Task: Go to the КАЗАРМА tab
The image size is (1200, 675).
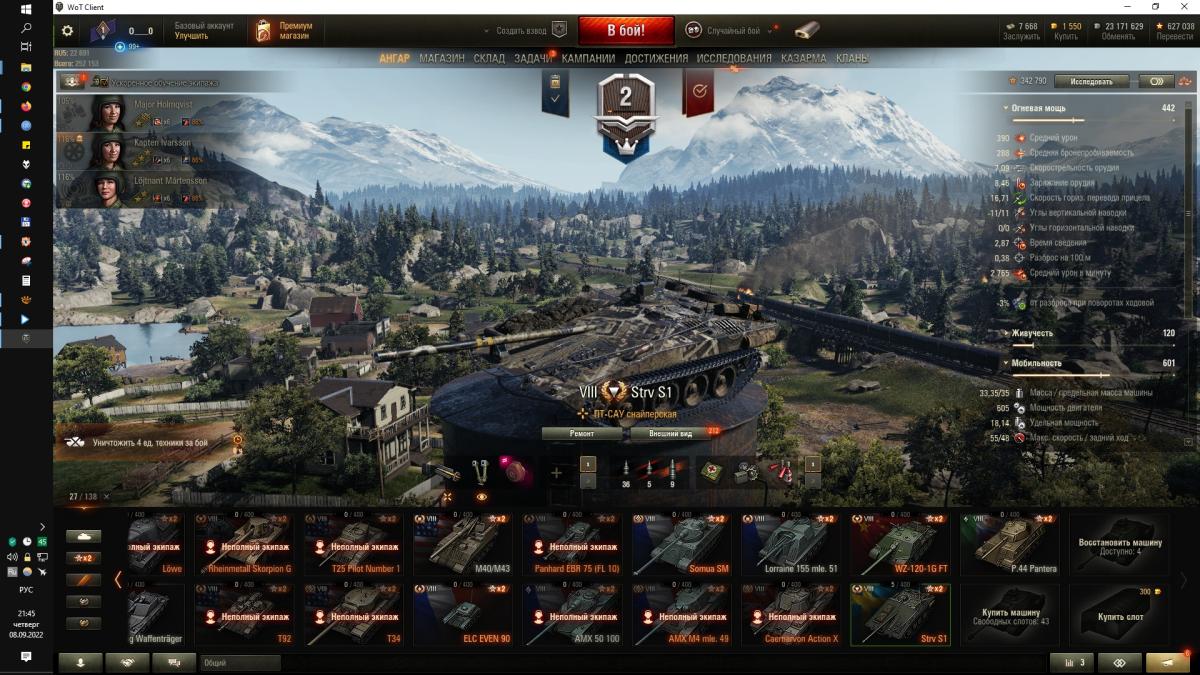Action: 803,58
